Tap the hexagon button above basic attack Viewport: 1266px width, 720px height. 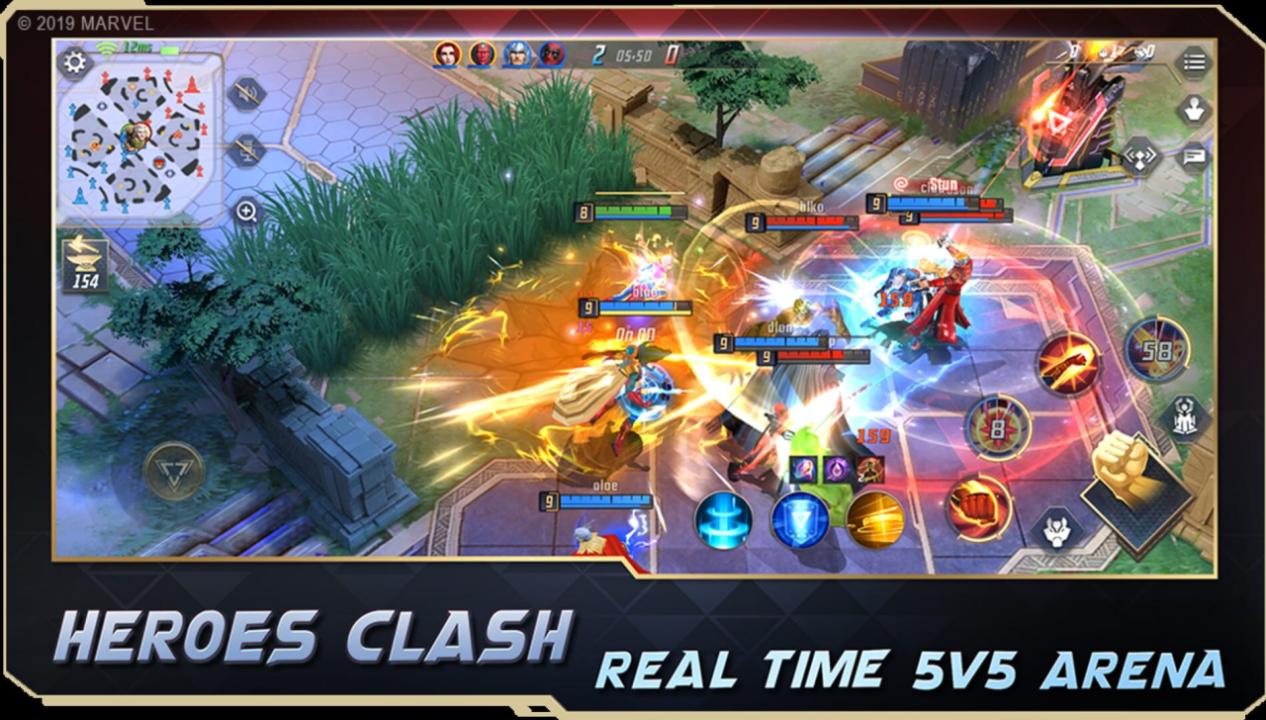pos(1186,417)
